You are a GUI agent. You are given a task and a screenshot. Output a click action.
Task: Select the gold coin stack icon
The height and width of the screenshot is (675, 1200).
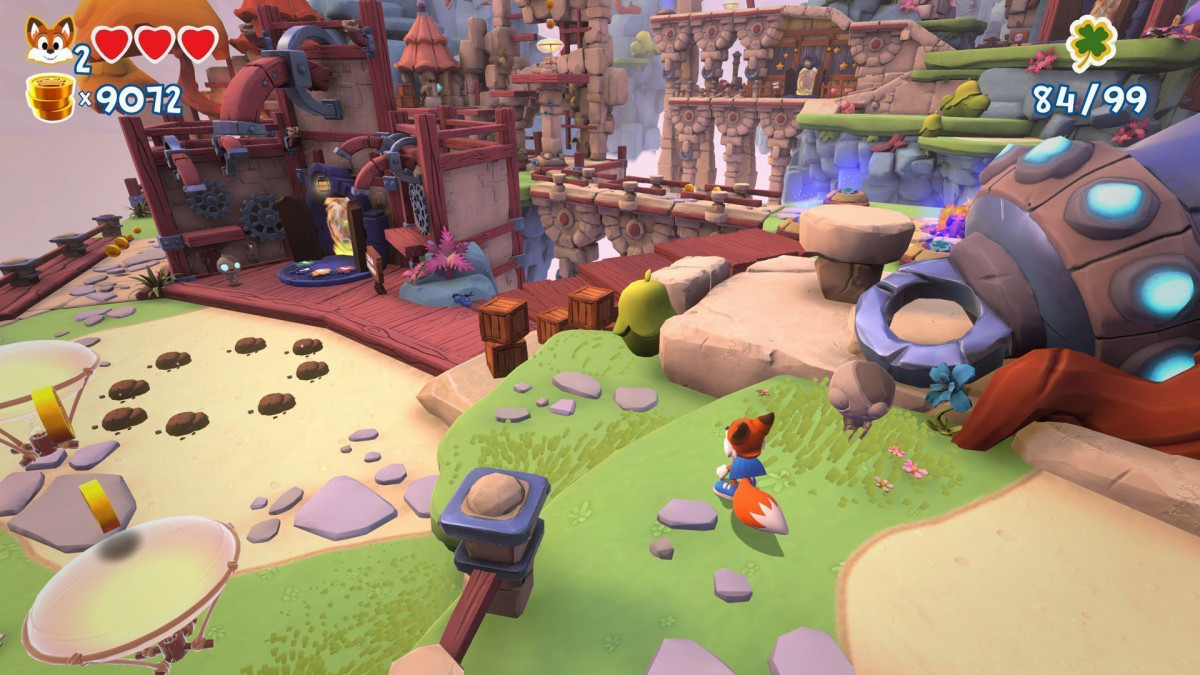50,98
